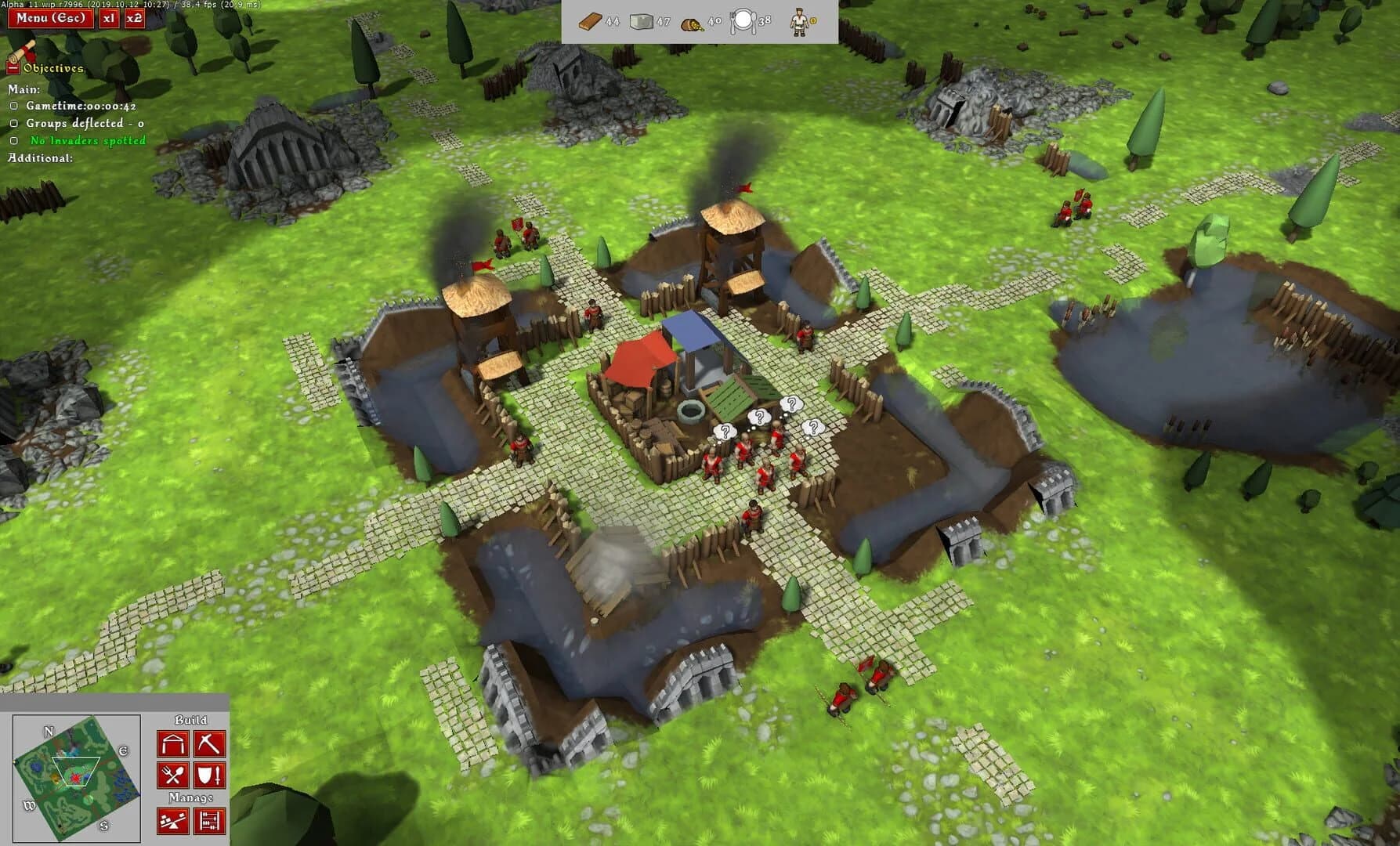Click the gold sack resource icon
The width and height of the screenshot is (1400, 846).
[693, 24]
